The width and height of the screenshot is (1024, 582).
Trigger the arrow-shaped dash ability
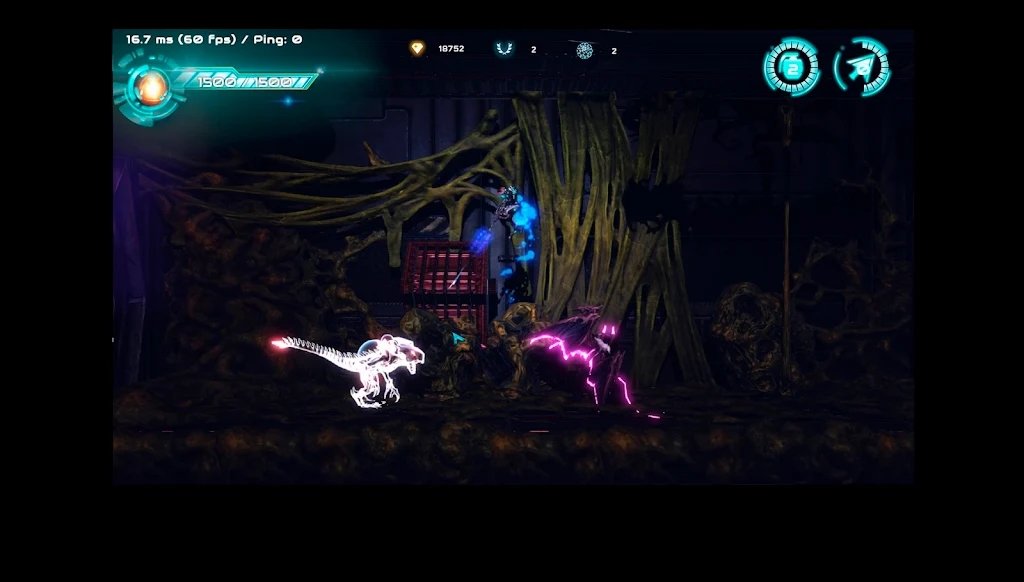tap(860, 67)
